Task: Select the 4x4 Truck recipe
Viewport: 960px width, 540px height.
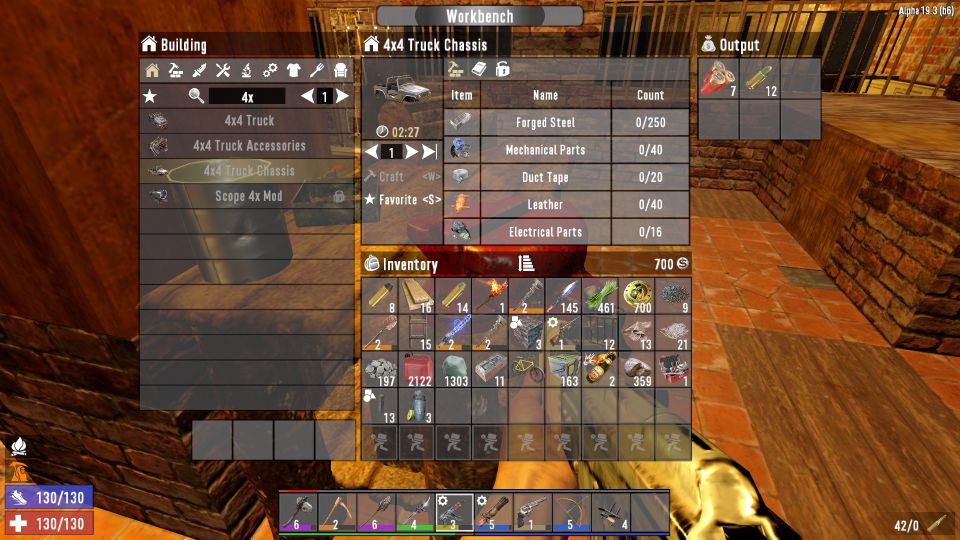Action: [x=249, y=121]
